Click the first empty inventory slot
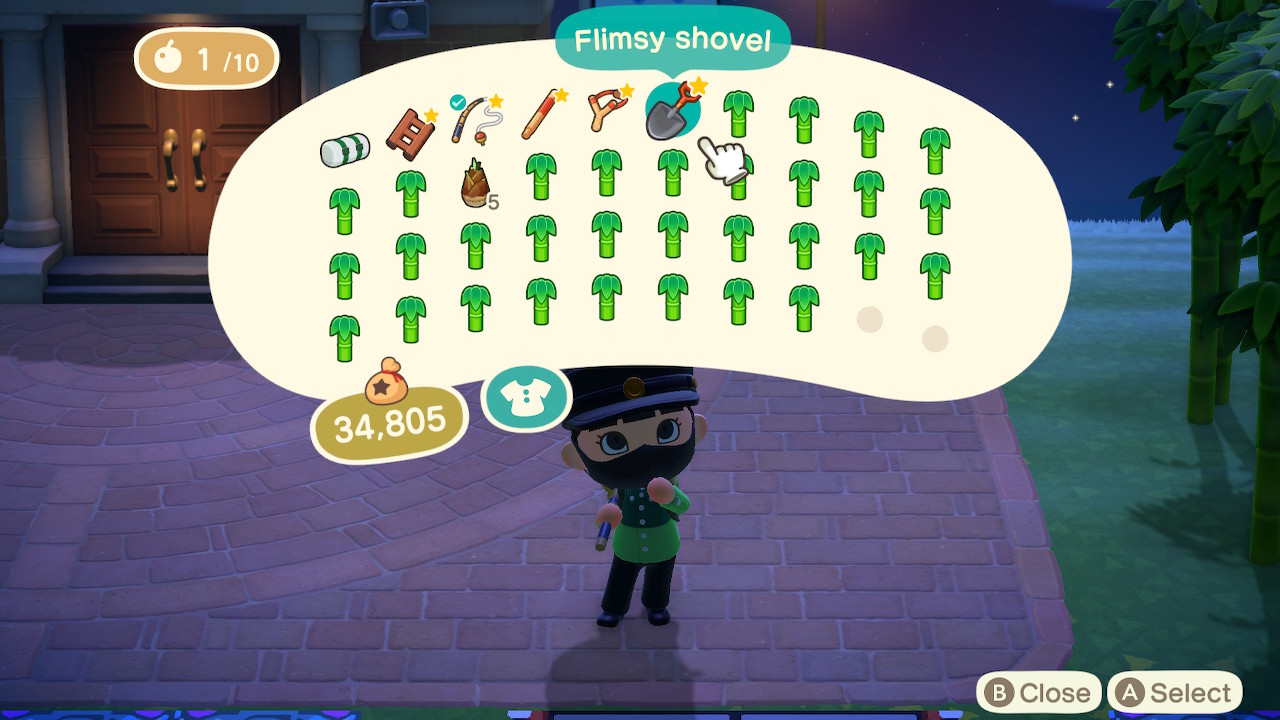1280x720 pixels. (868, 318)
